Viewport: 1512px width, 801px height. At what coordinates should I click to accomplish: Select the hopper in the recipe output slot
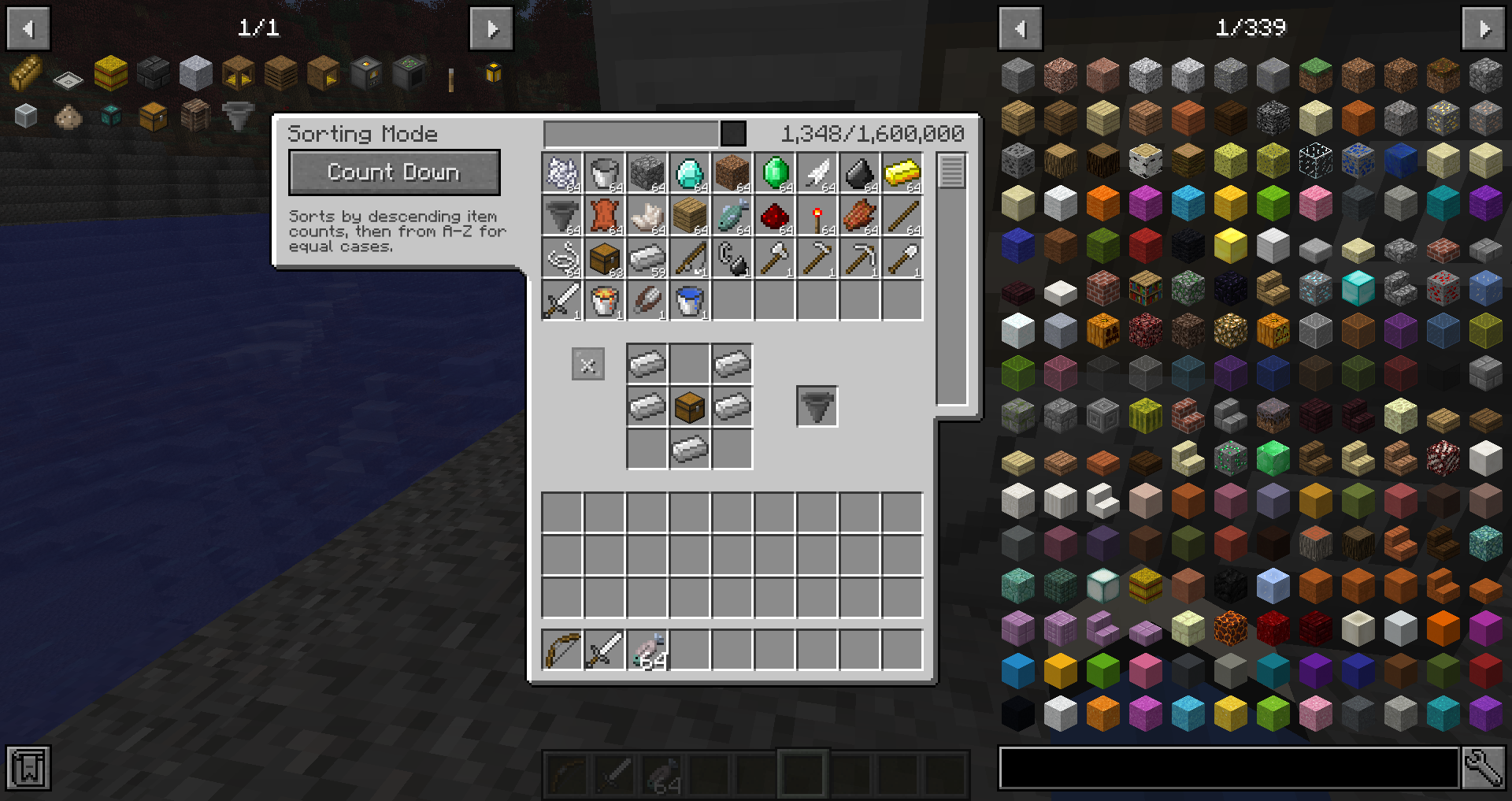[x=817, y=406]
